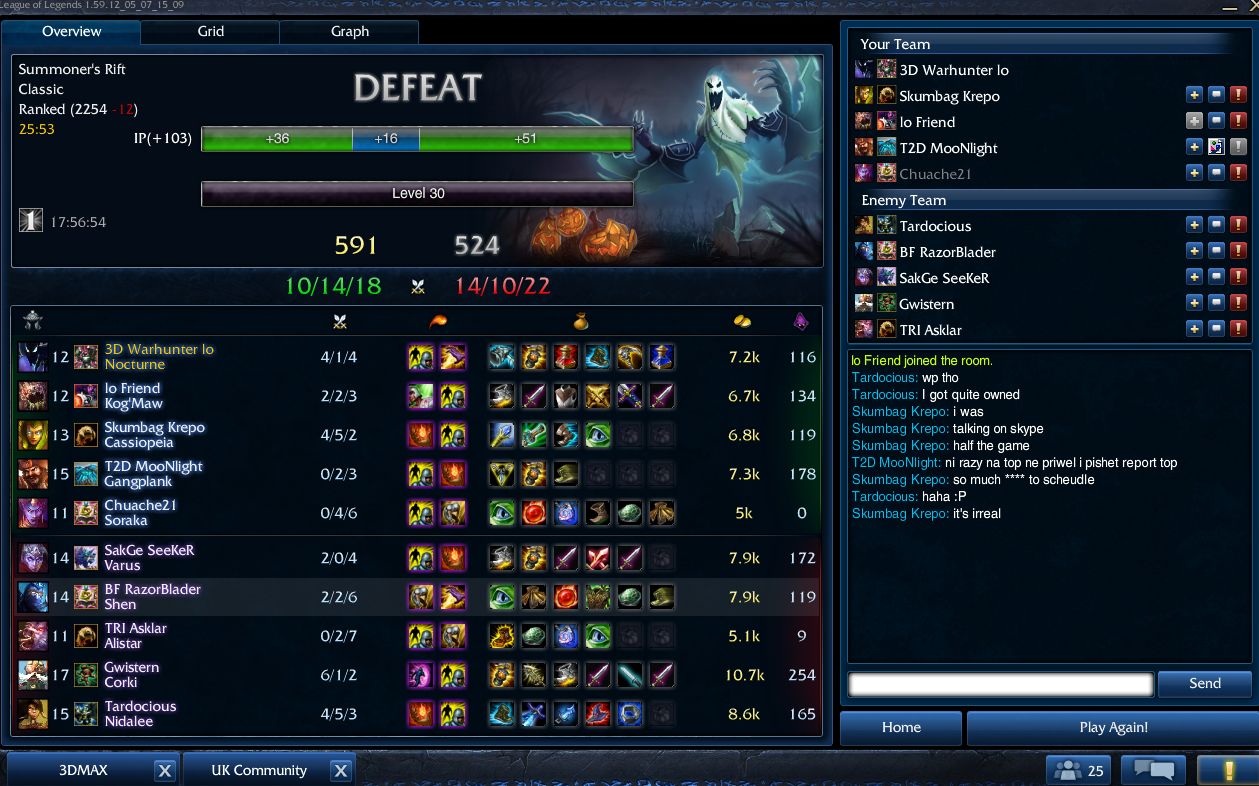Screen dimensions: 1259x786
Task: Select the Overview tab
Action: click(x=71, y=32)
